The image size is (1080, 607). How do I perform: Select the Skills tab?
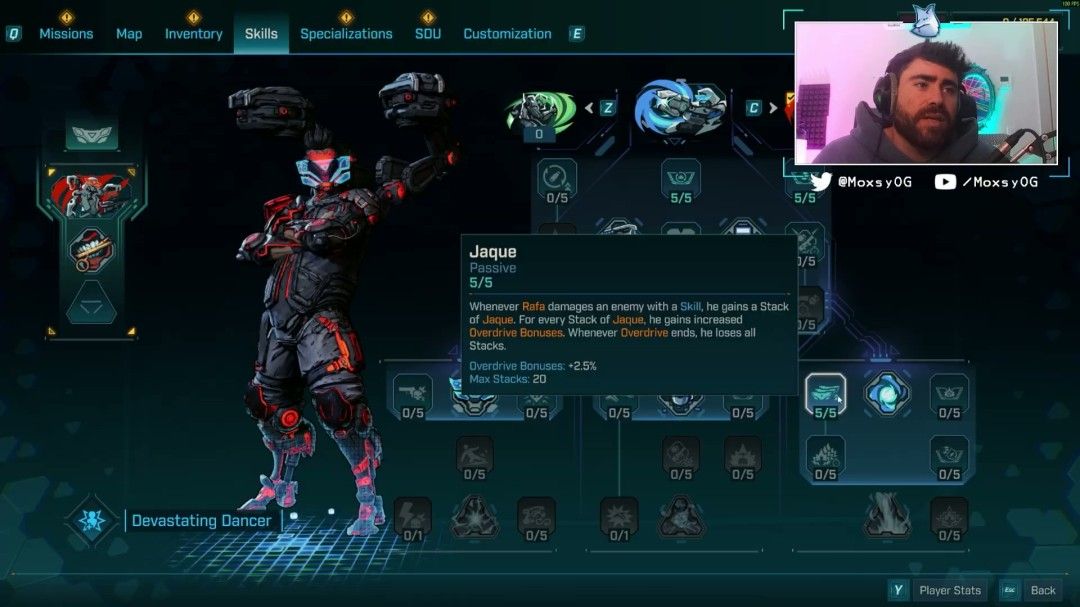click(261, 34)
